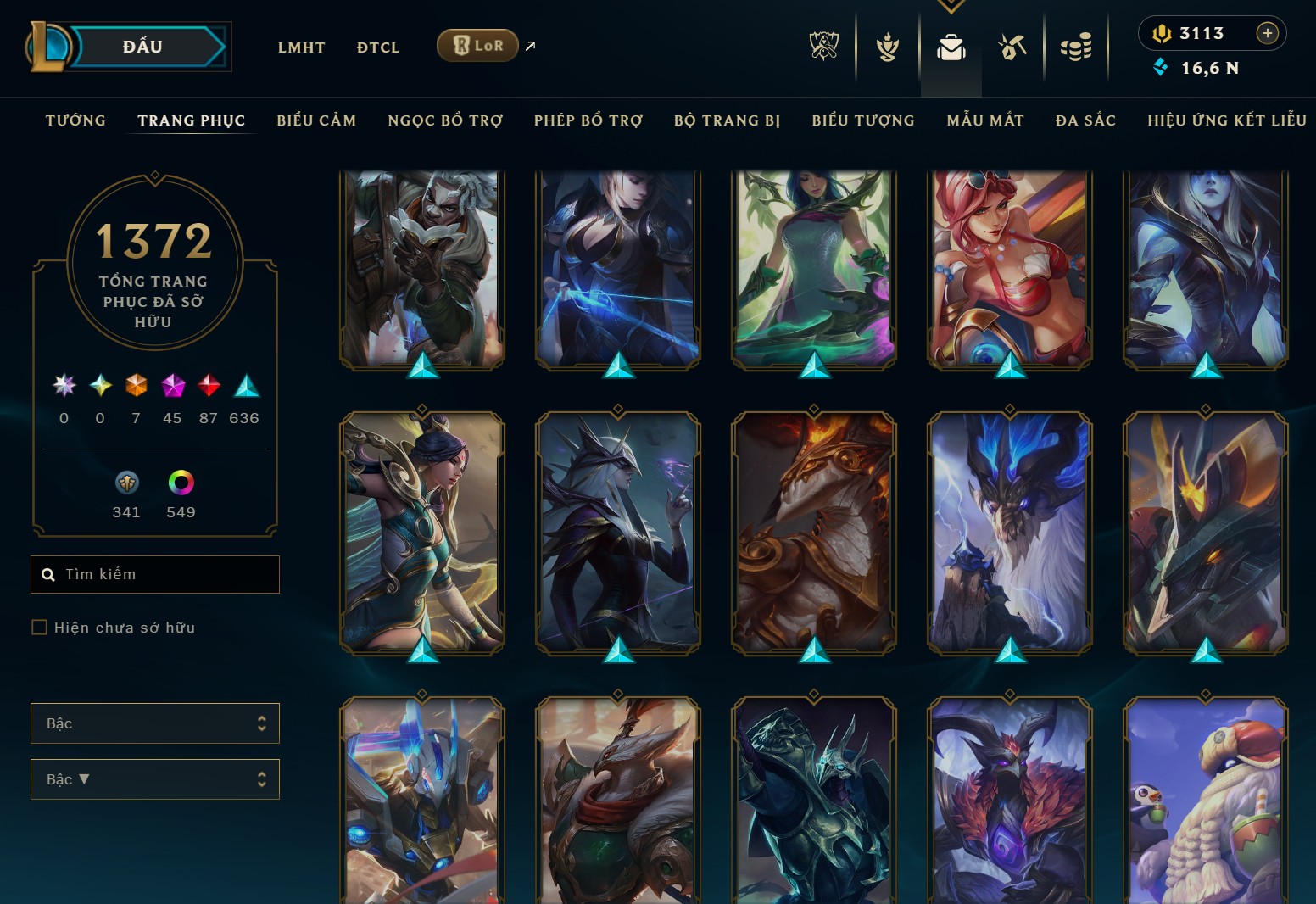This screenshot has height=904, width=1316.
Task: Switch to the TƯỞNG tab
Action: [75, 120]
